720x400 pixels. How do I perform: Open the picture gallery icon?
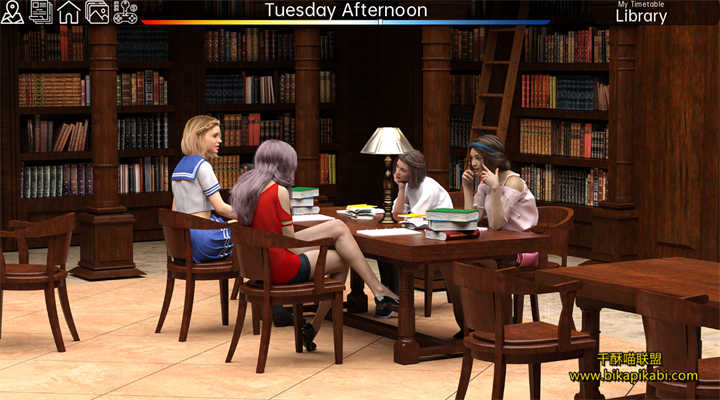pos(97,12)
